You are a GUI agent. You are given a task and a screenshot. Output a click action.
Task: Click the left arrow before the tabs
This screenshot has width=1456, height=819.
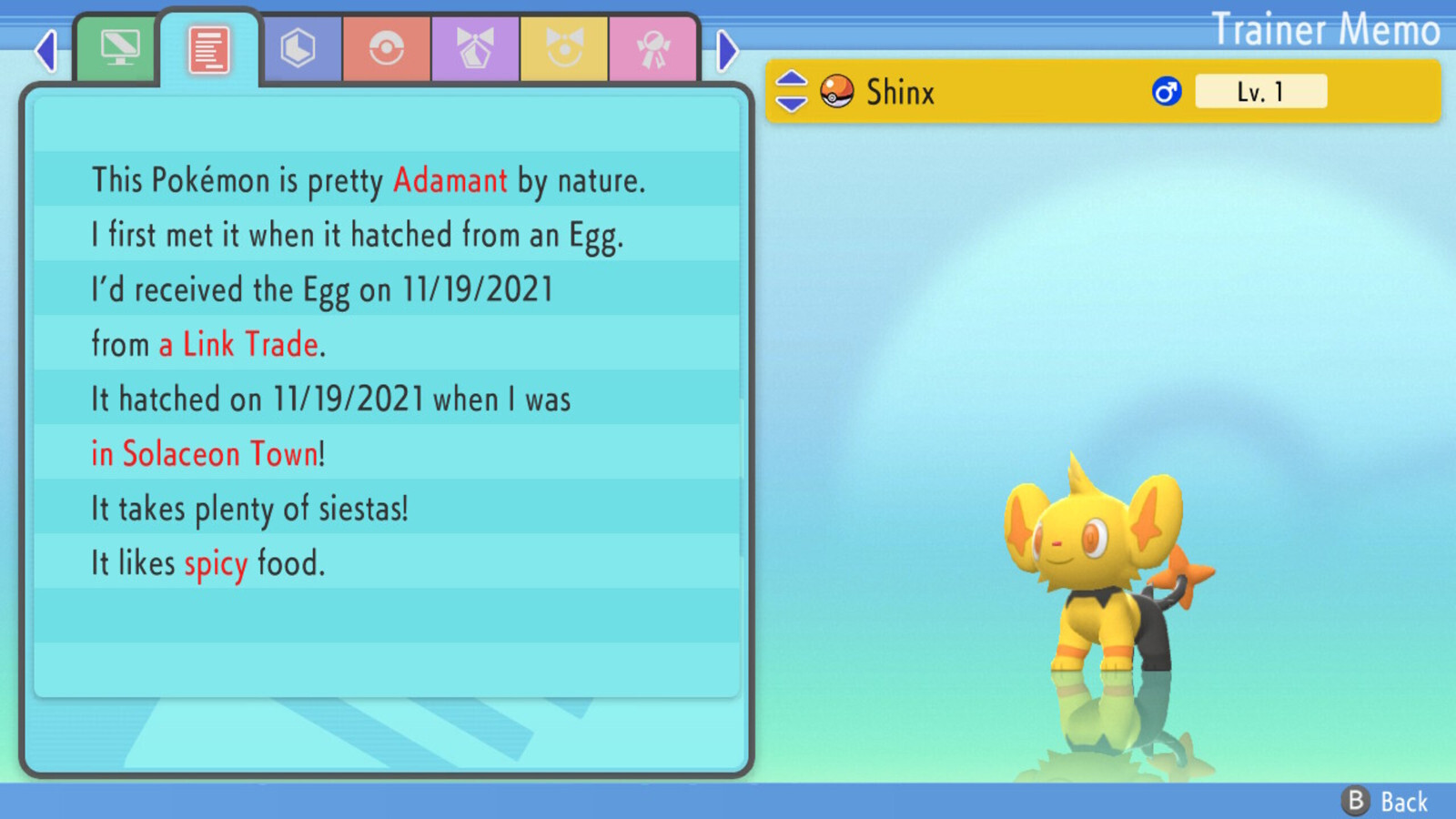[45, 51]
